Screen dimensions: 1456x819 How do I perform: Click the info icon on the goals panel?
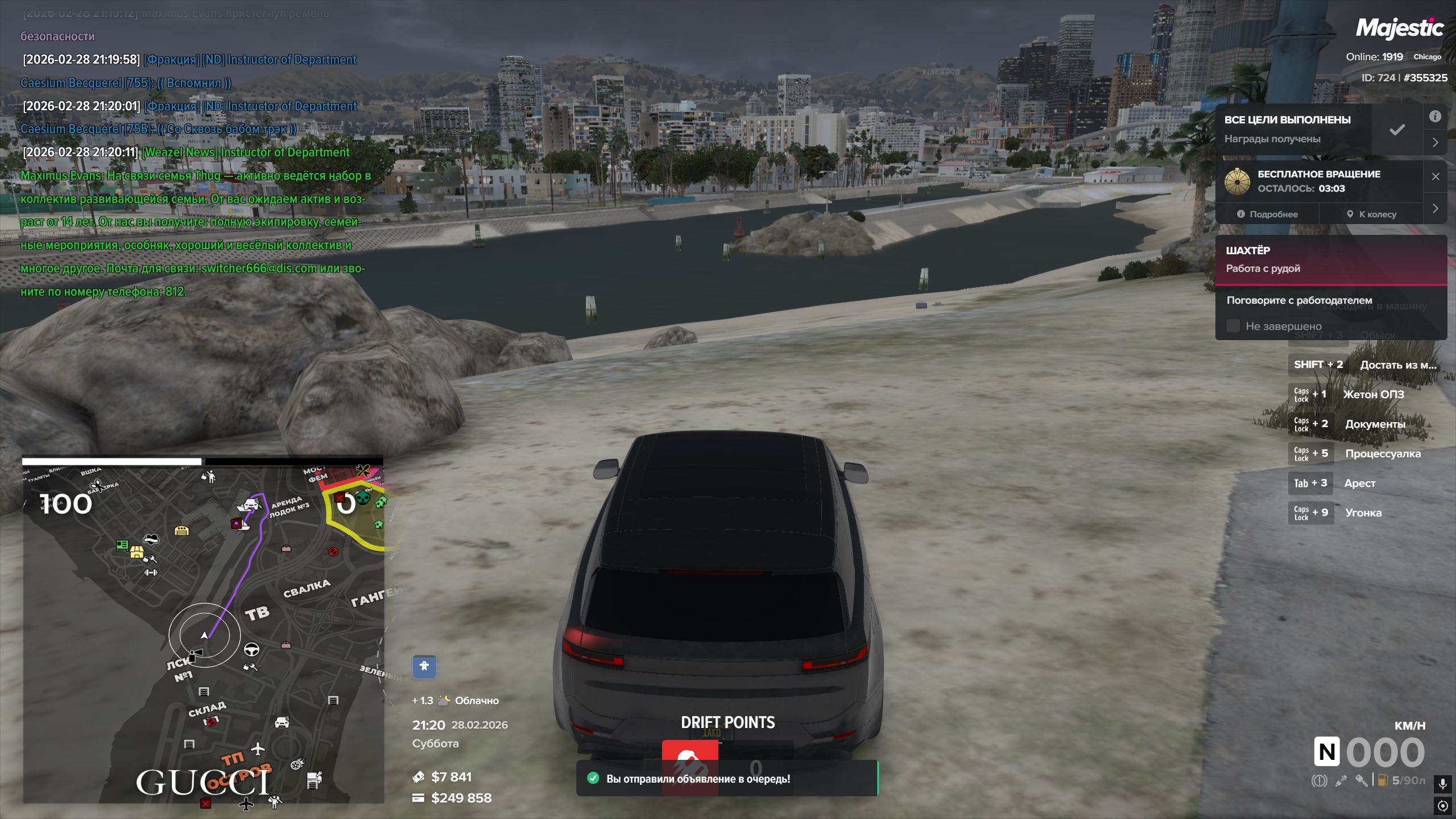coord(1436,117)
